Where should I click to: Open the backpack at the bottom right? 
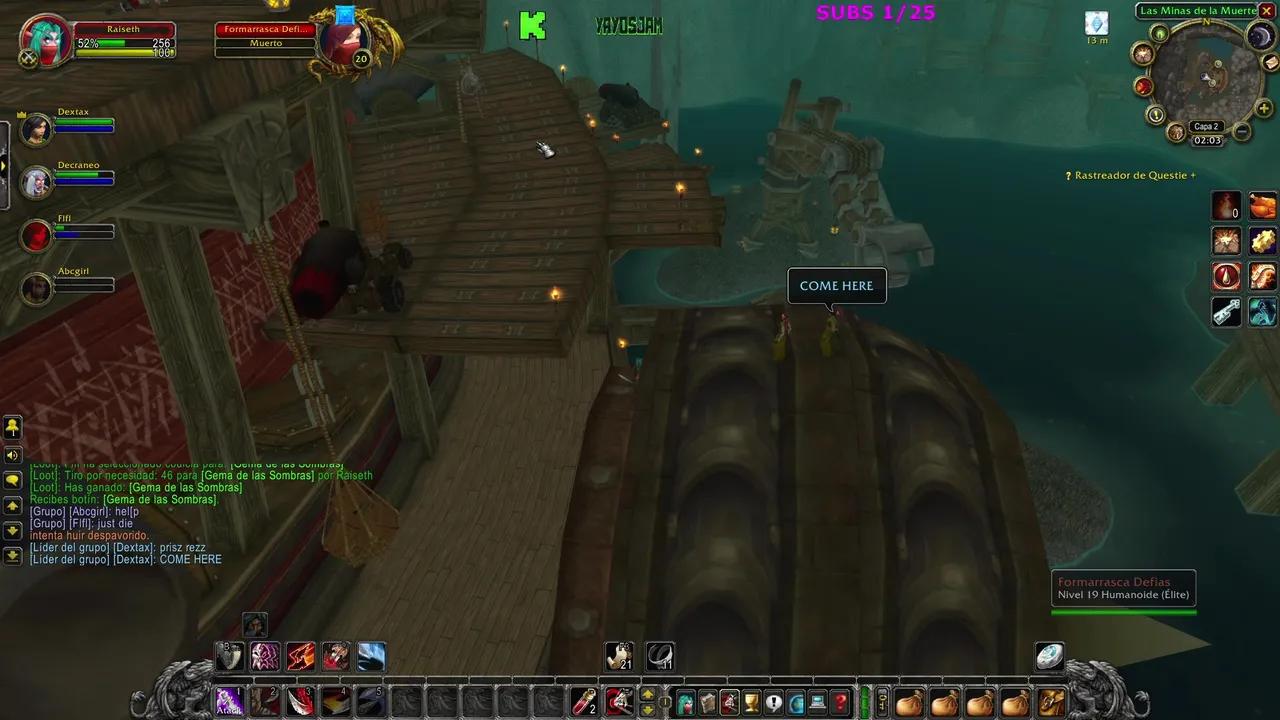click(1050, 701)
